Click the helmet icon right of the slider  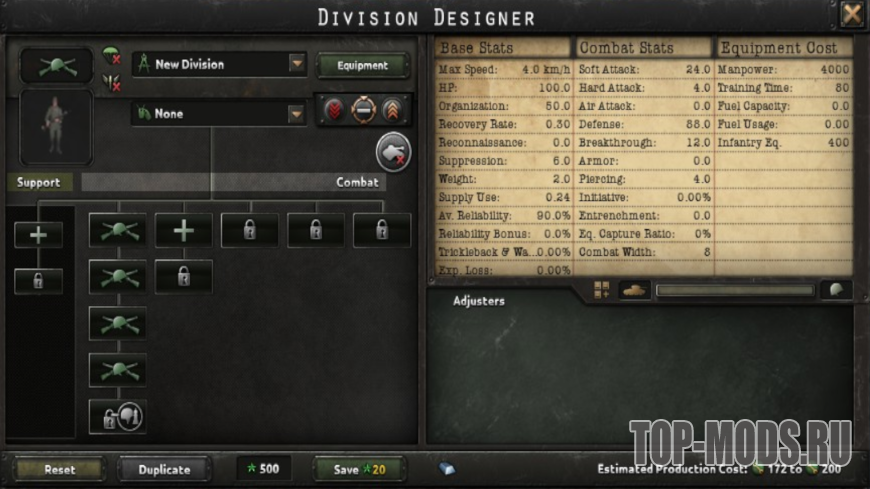[836, 290]
